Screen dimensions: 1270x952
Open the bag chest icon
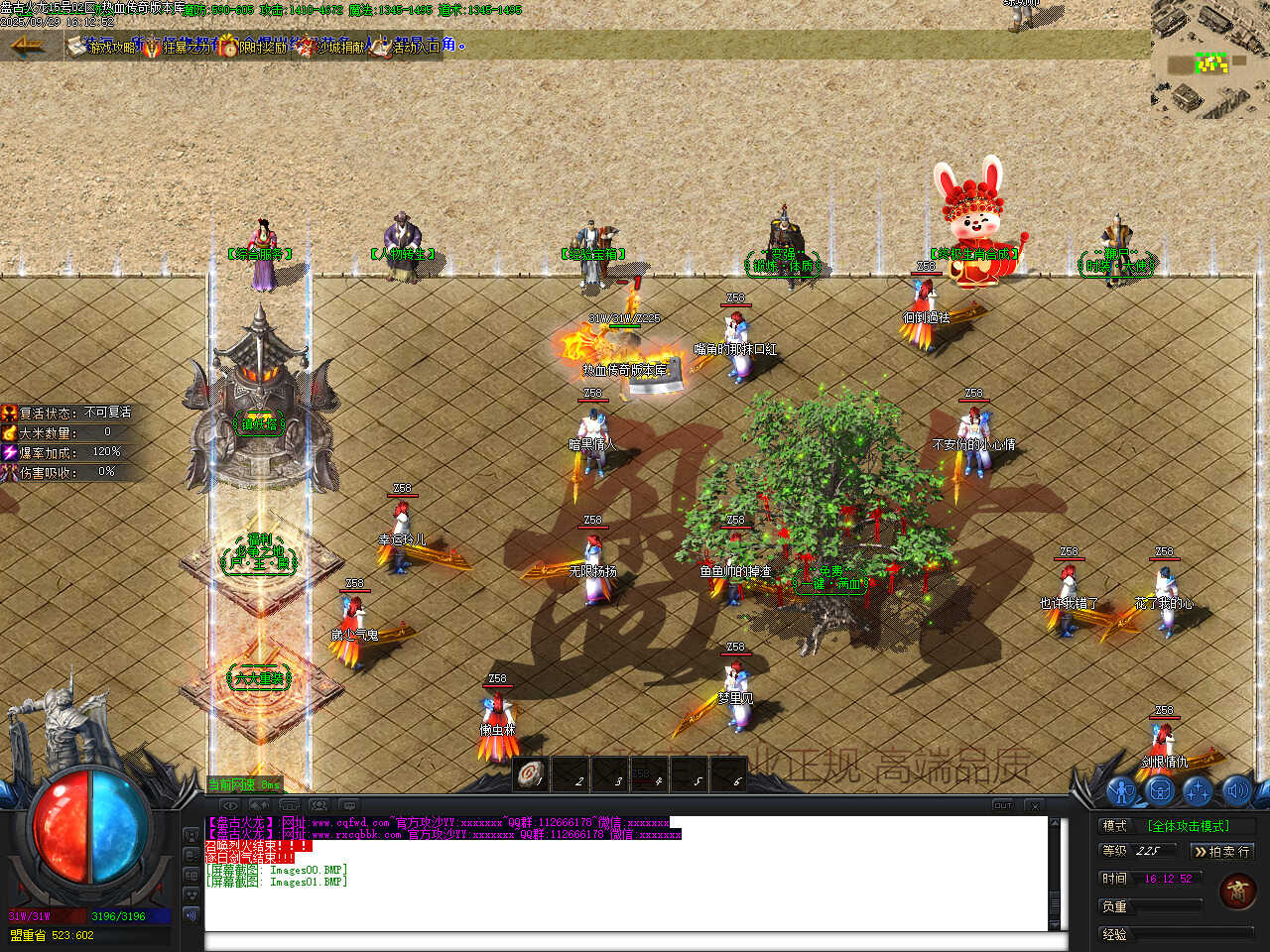[x=1160, y=791]
